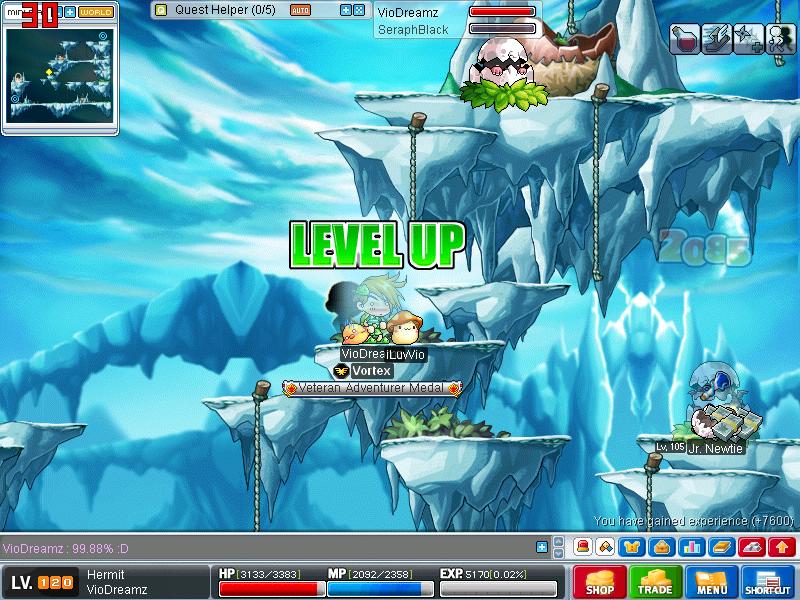The height and width of the screenshot is (600, 800).
Task: Open the Trade button
Action: coord(656,582)
